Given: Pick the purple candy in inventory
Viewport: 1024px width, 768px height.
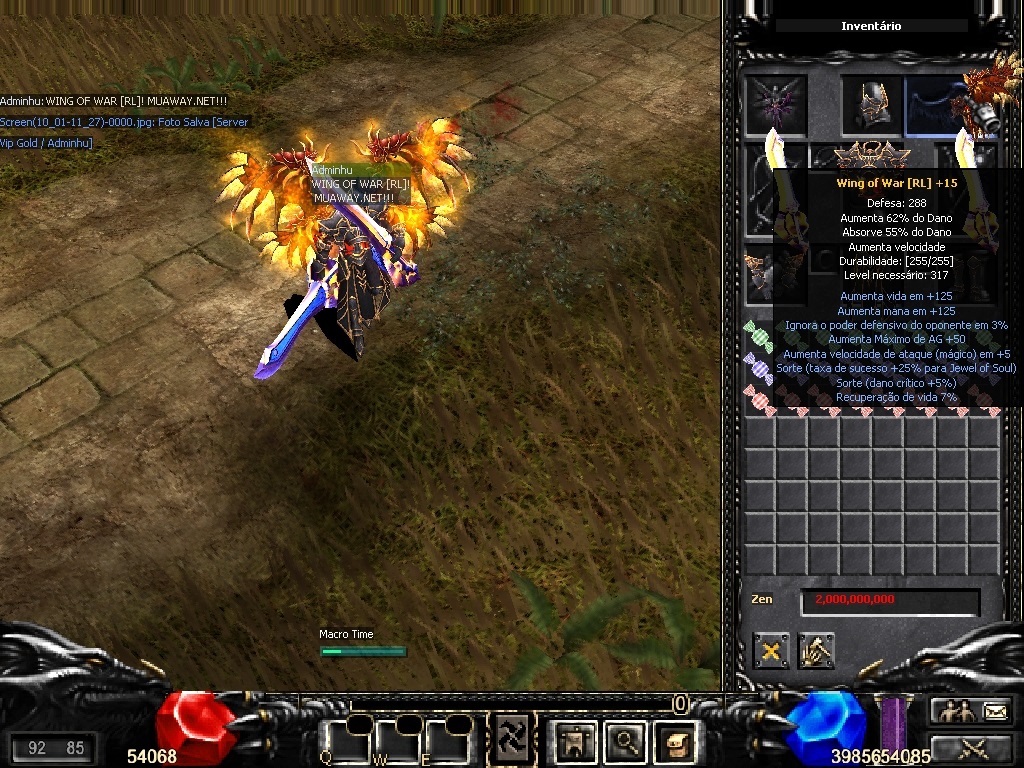Looking at the screenshot, I should click(758, 368).
